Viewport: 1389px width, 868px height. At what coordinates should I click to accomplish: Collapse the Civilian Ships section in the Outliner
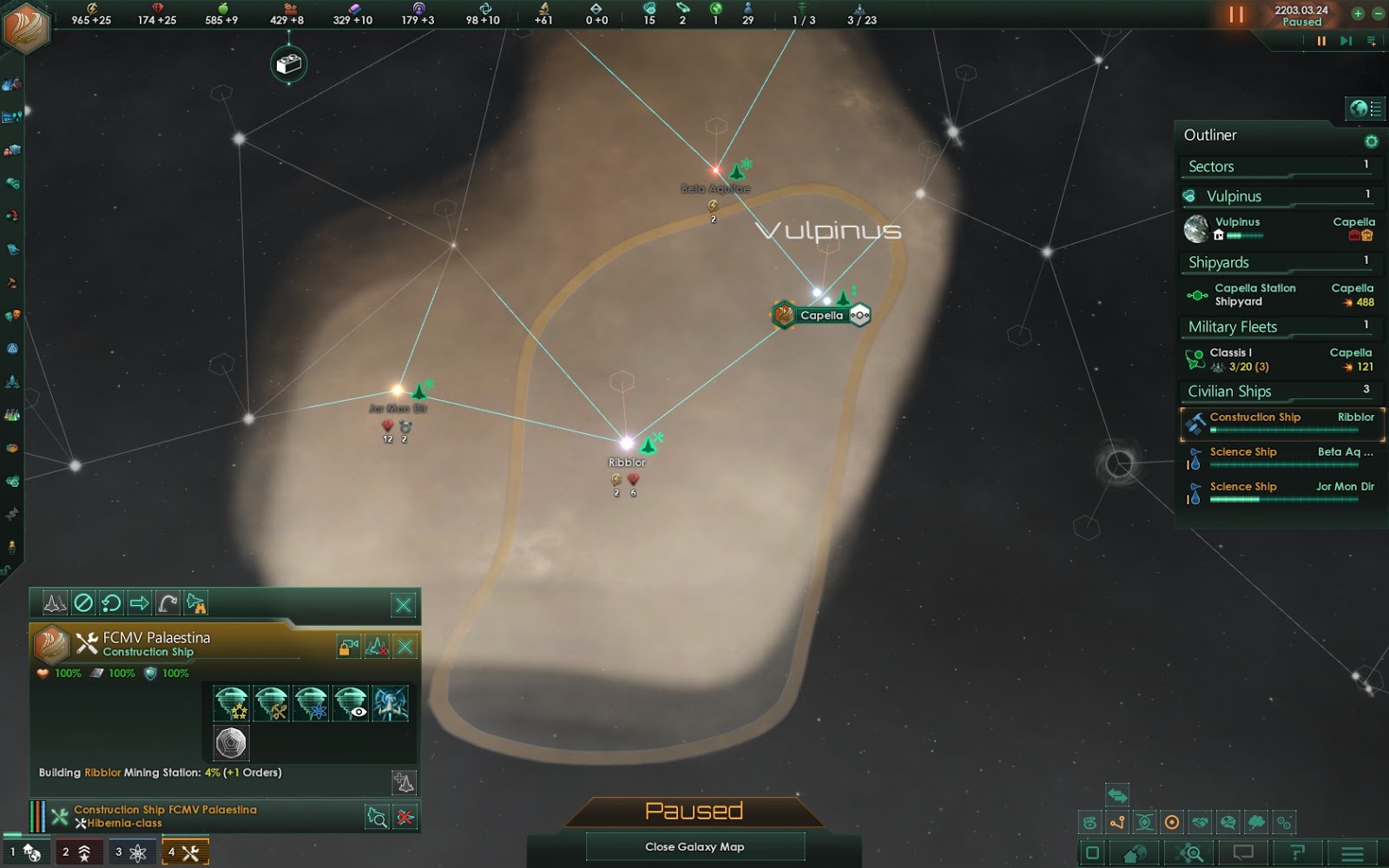tap(1229, 391)
